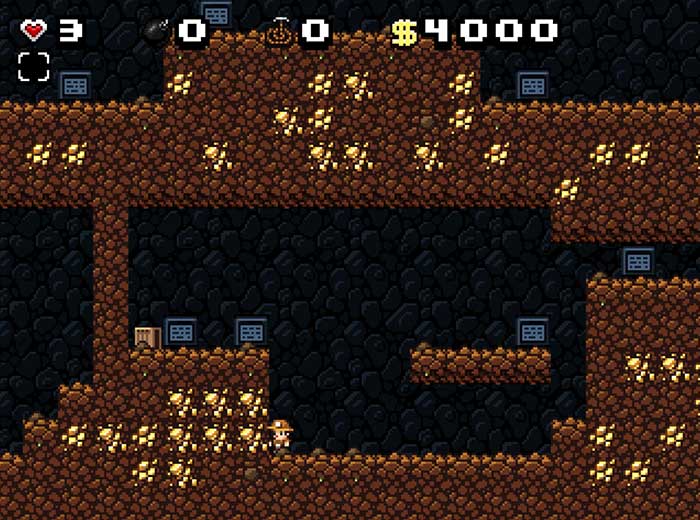Select the rope coil icon

coord(278,31)
